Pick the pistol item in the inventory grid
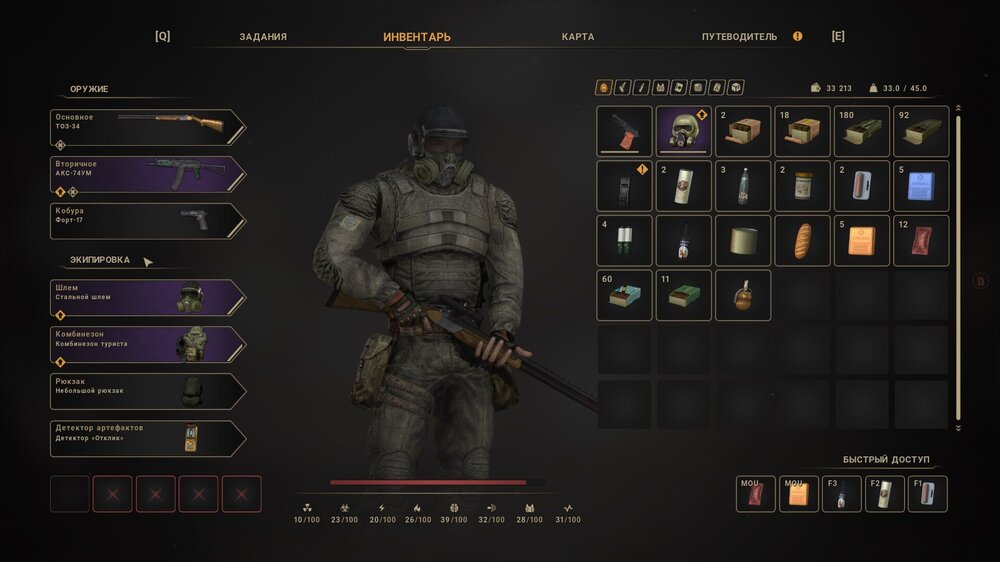The height and width of the screenshot is (562, 1000). coord(624,132)
